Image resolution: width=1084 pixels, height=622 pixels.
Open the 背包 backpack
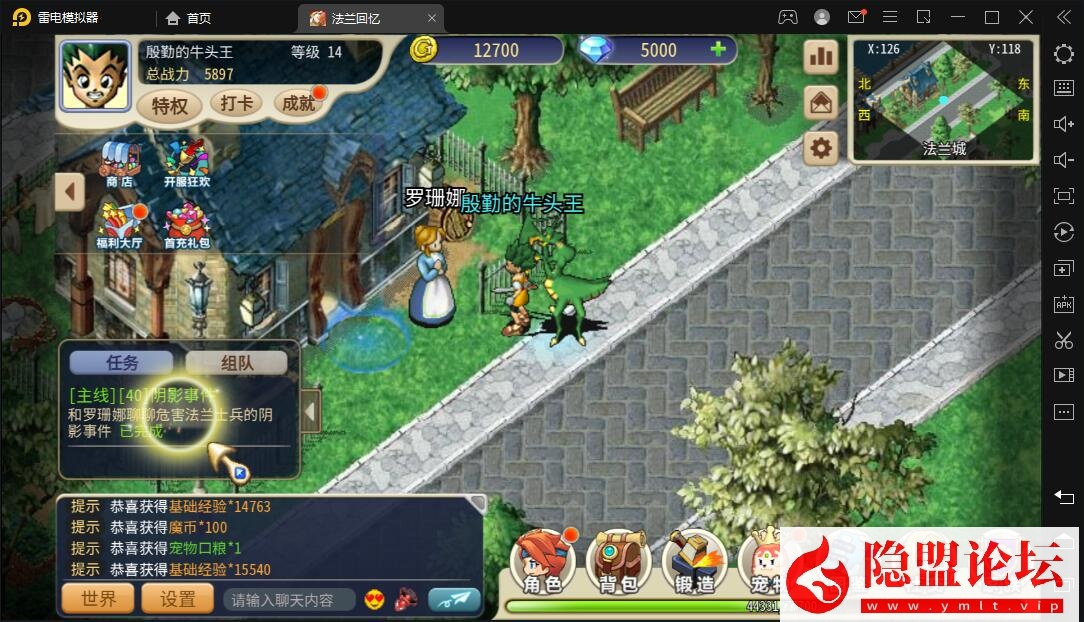618,562
